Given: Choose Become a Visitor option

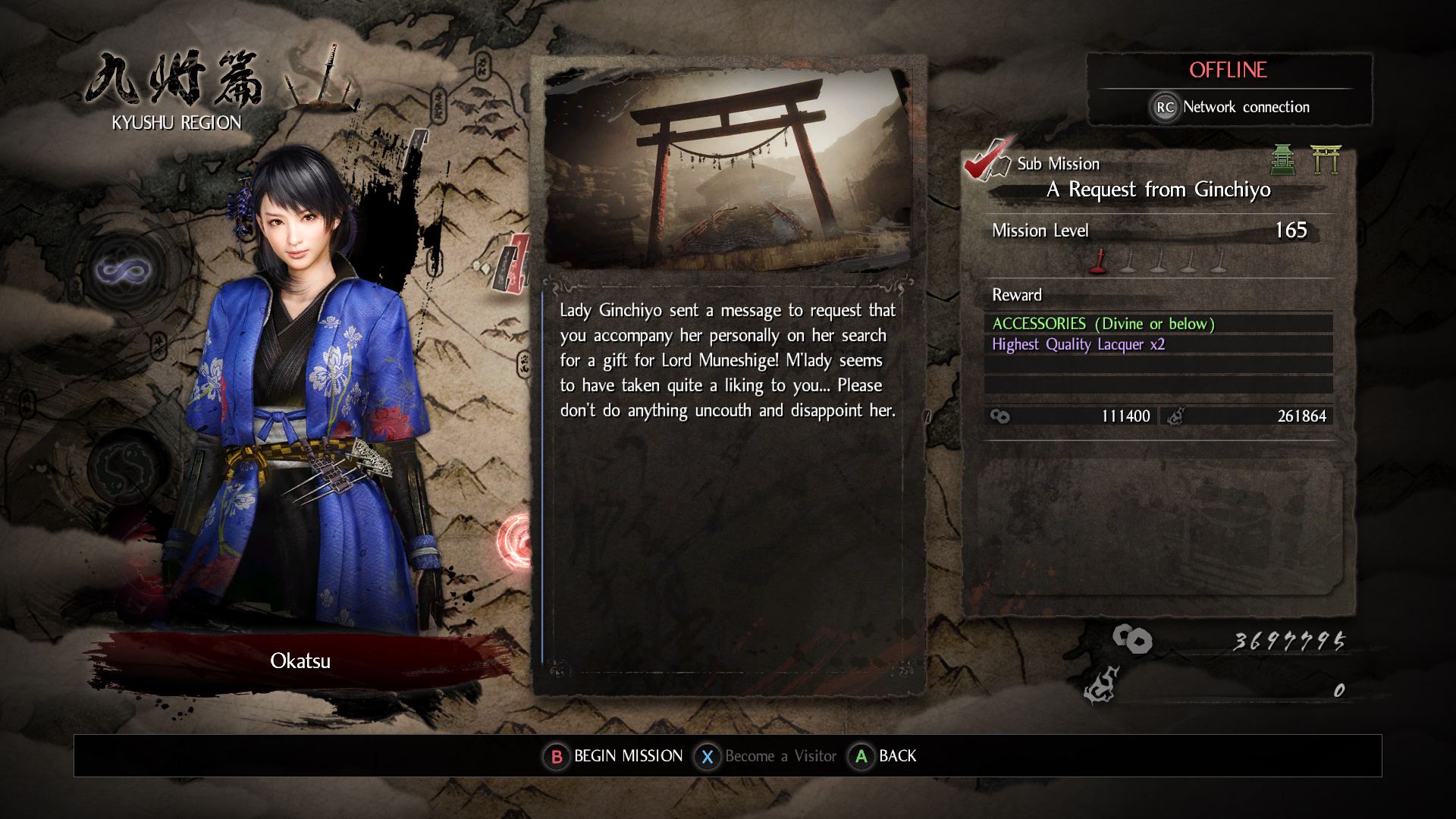Looking at the screenshot, I should [x=766, y=756].
